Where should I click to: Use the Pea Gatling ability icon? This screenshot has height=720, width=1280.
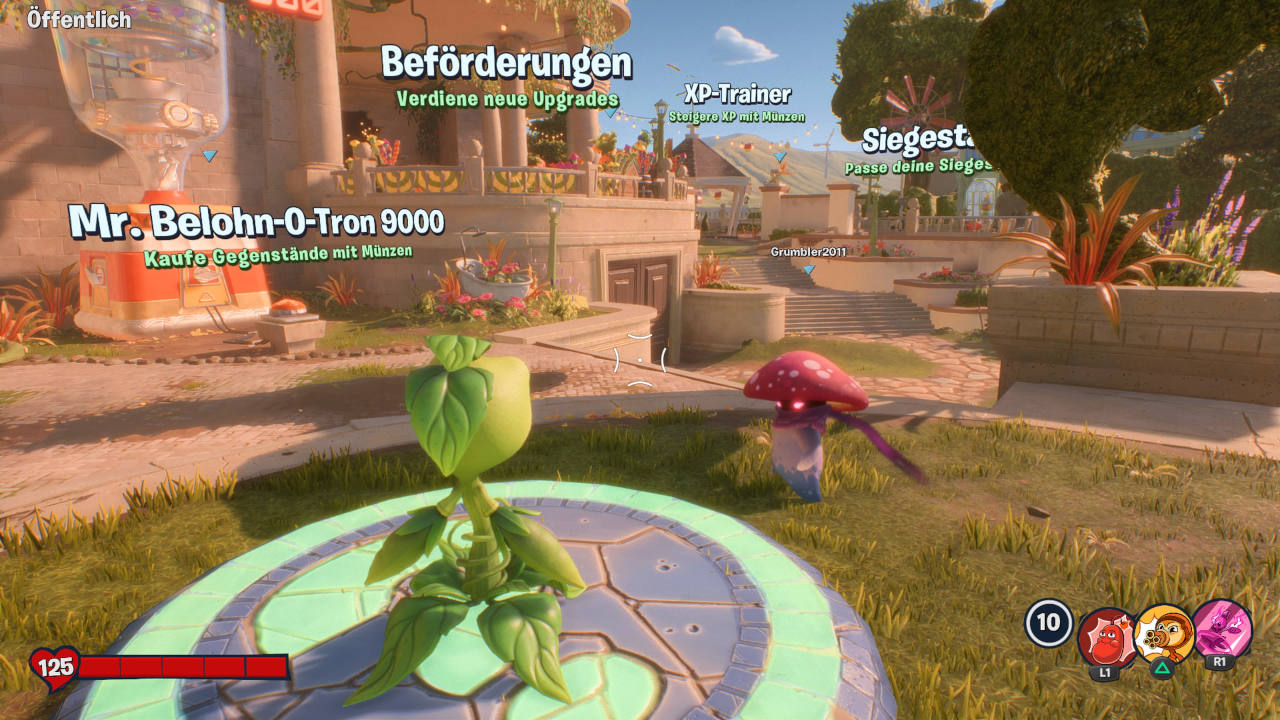(x=1165, y=635)
